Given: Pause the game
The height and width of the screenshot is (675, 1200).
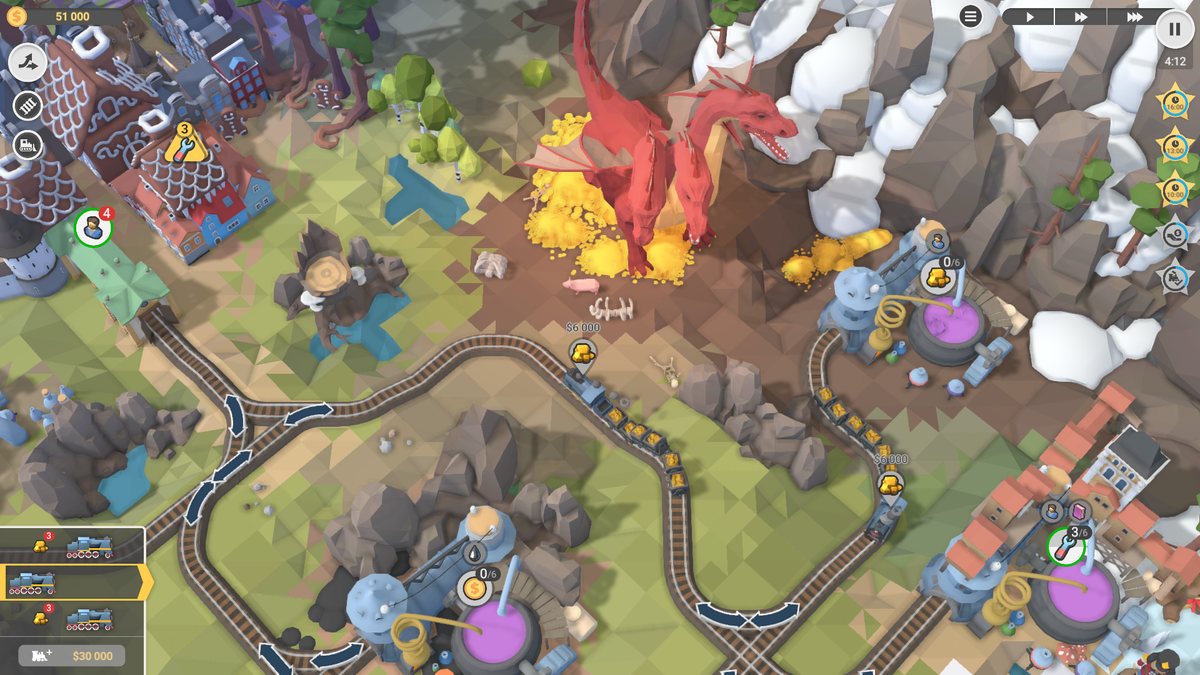Looking at the screenshot, I should click(x=1174, y=29).
